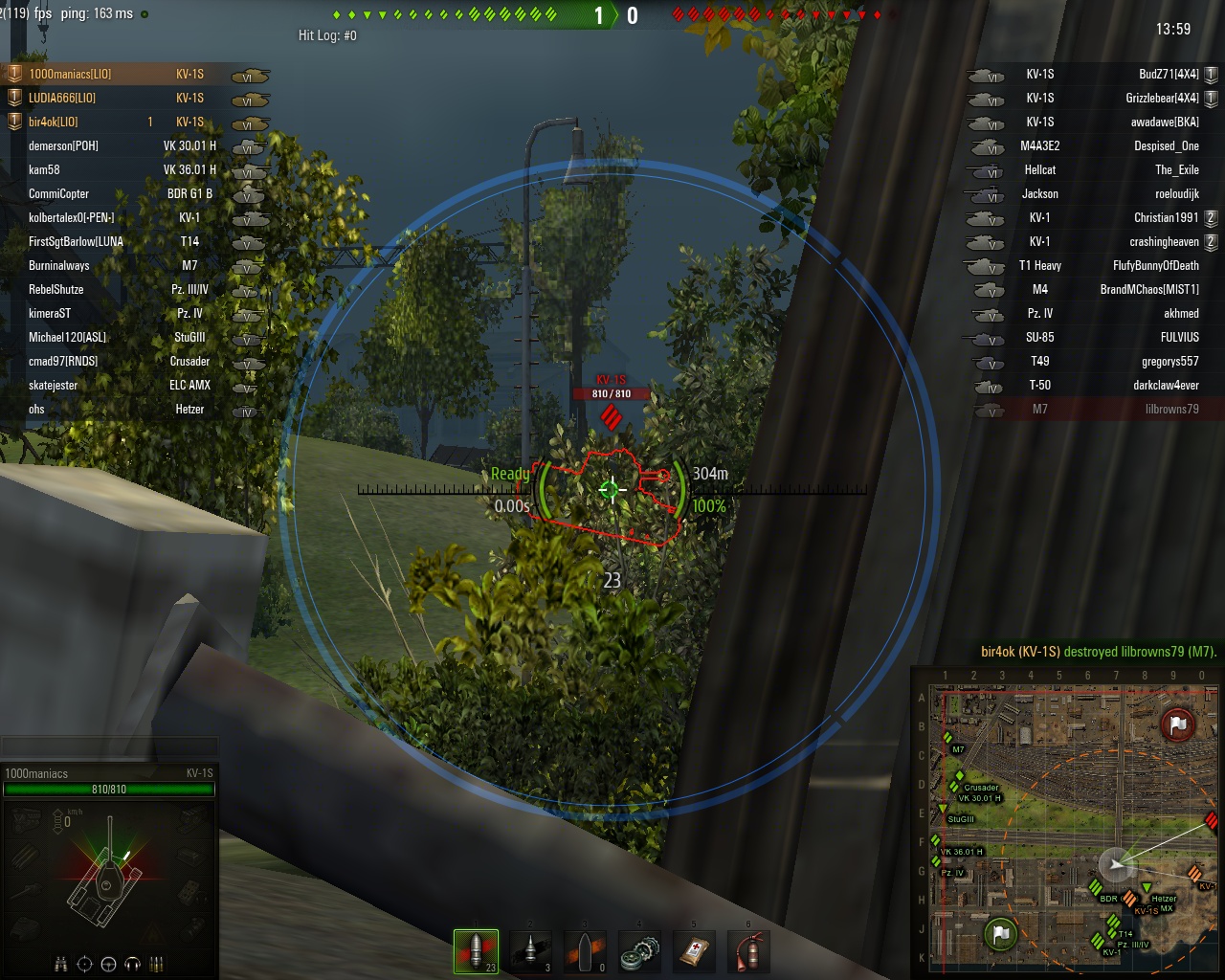Click the green allied base flag on minimap

point(1000,933)
